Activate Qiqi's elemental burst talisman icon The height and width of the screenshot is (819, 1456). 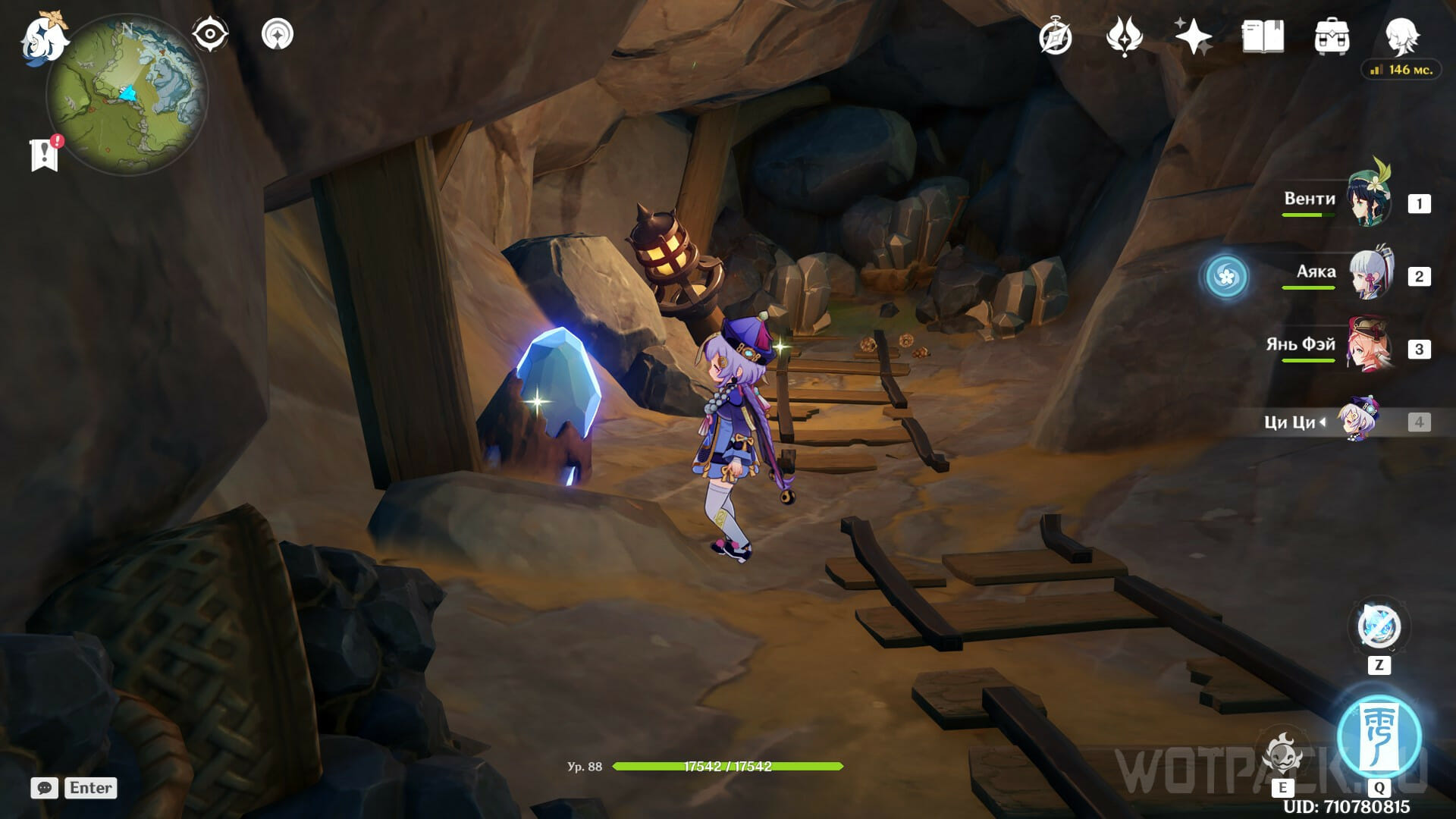click(x=1379, y=736)
